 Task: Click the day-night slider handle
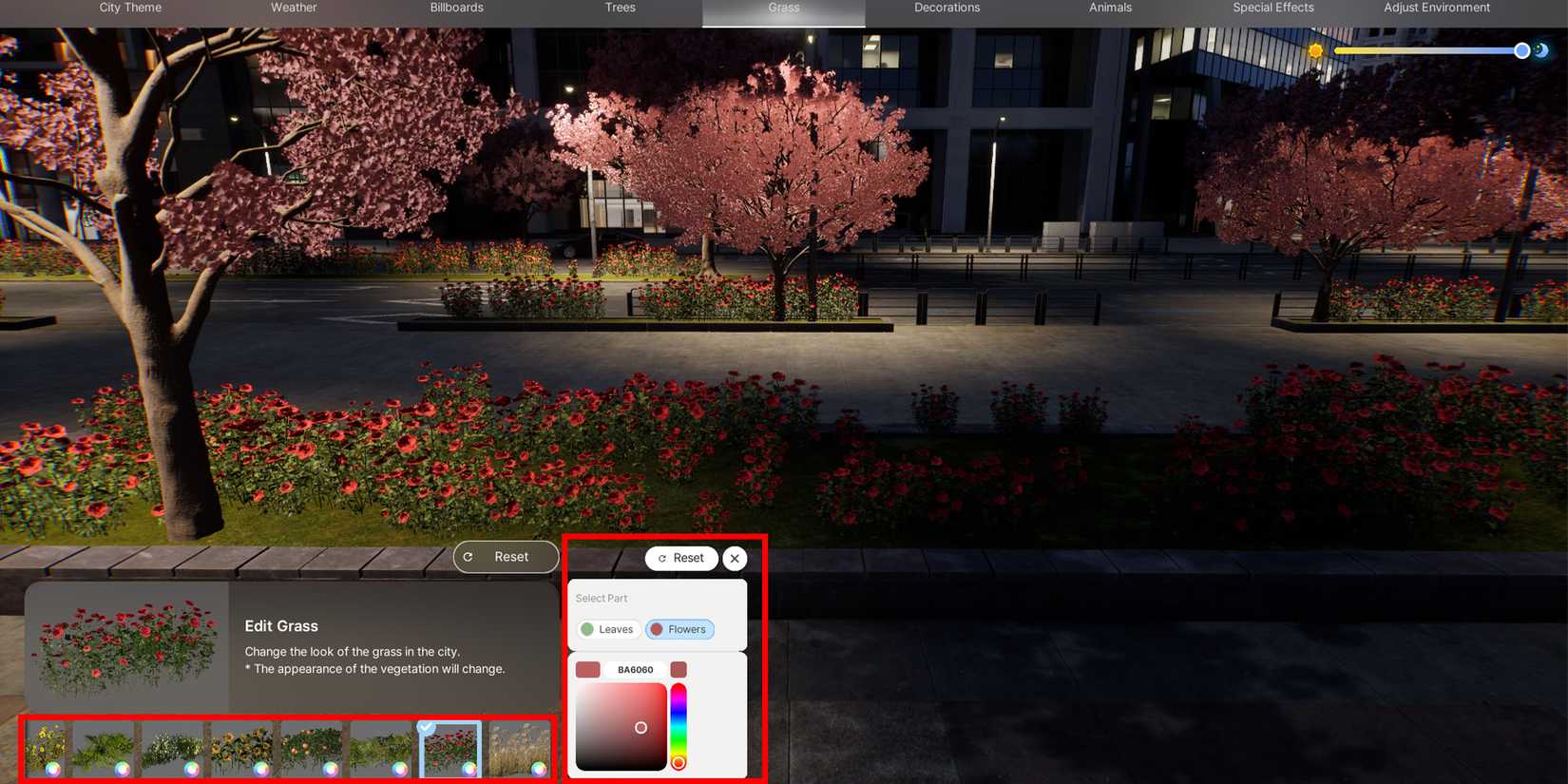point(1521,50)
